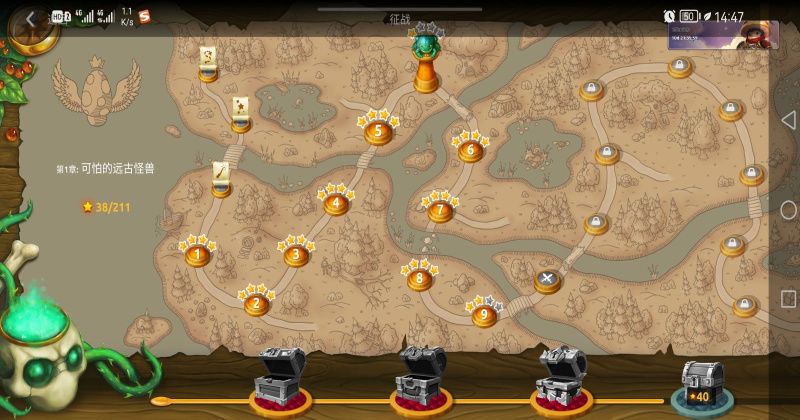Select the level 4 node
800x420 pixels.
[336, 203]
